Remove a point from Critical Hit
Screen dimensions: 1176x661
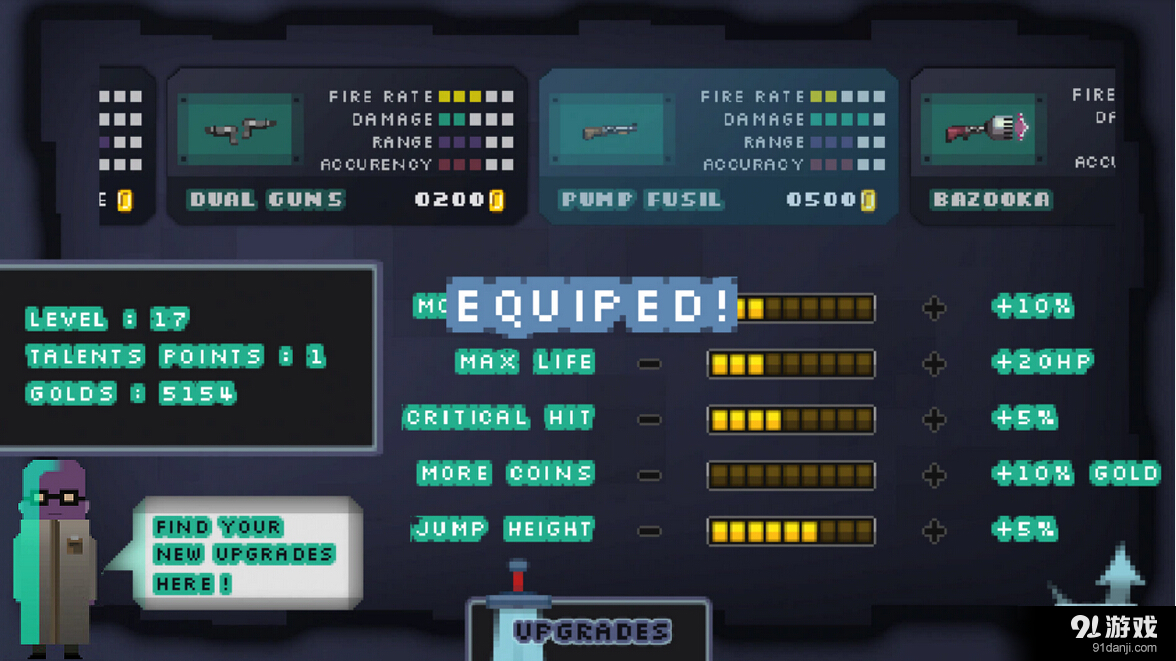(x=649, y=419)
